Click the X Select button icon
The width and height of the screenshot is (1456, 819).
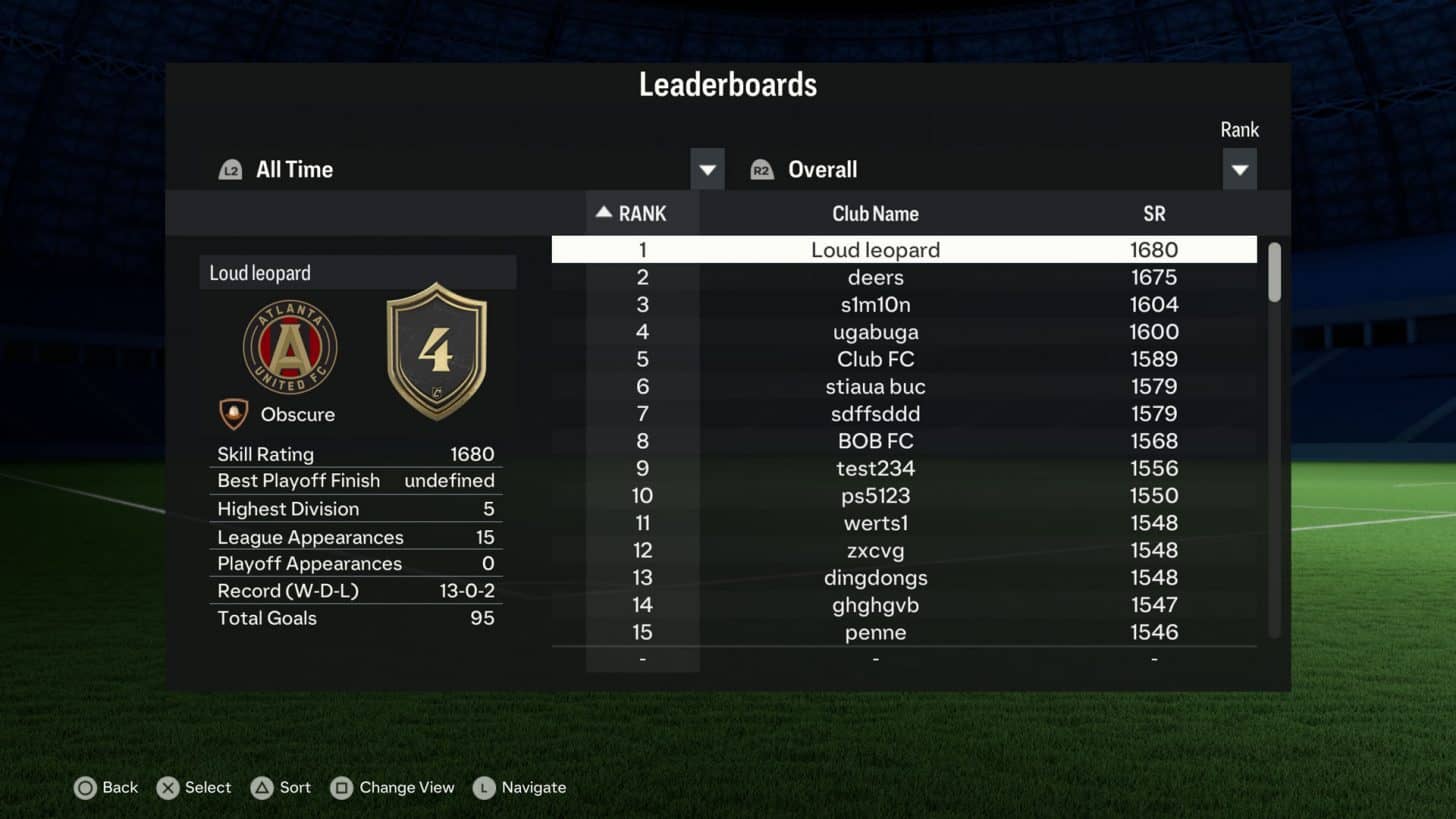coord(167,788)
